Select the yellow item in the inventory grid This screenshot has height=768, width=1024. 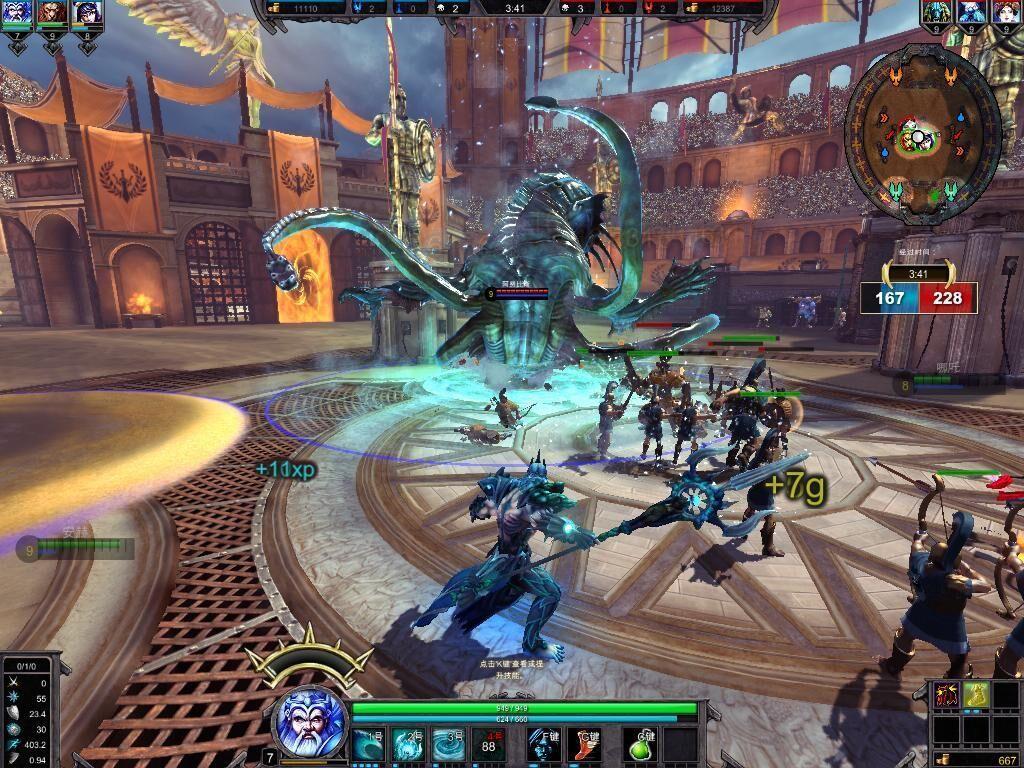click(x=977, y=696)
